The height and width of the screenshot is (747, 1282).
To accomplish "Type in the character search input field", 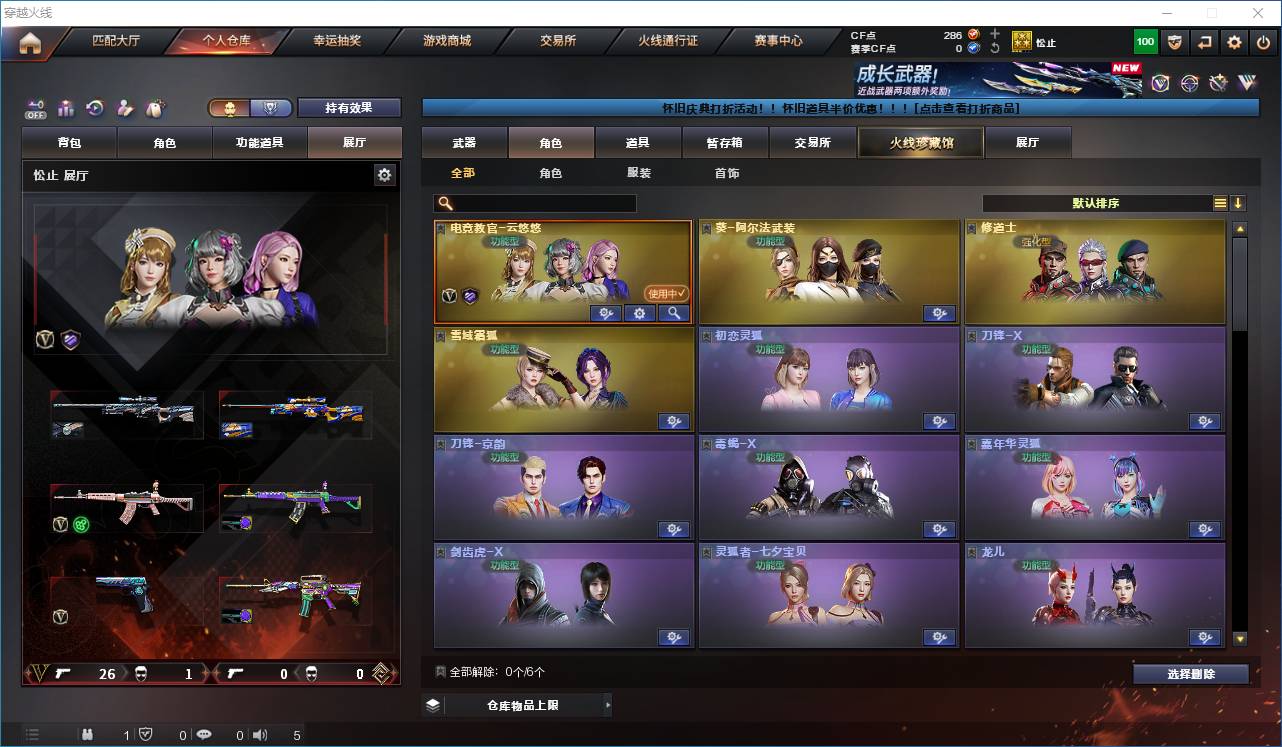I will click(x=540, y=203).
